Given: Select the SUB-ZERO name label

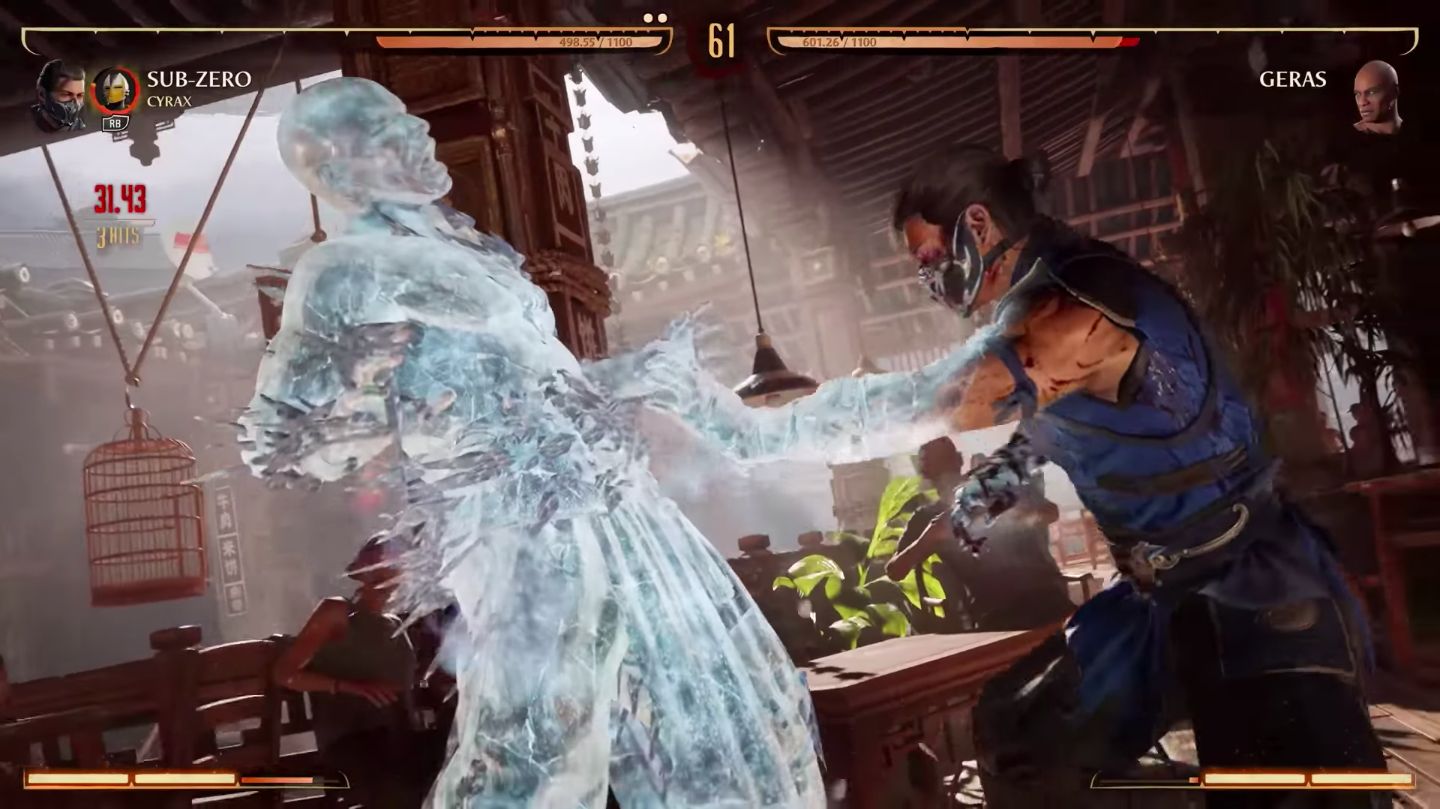Looking at the screenshot, I should point(200,80).
